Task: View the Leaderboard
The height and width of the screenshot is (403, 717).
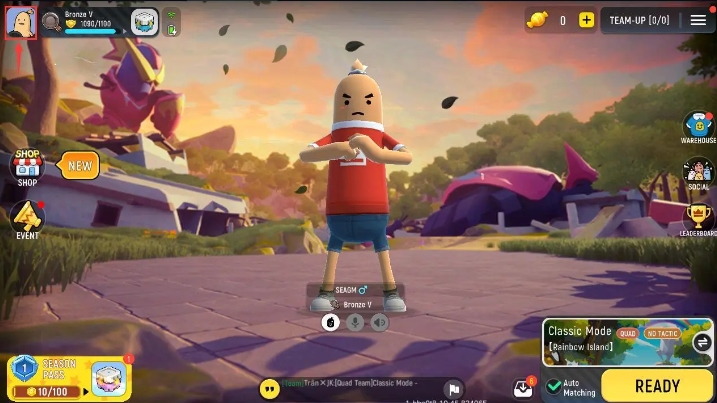Action: [x=698, y=220]
